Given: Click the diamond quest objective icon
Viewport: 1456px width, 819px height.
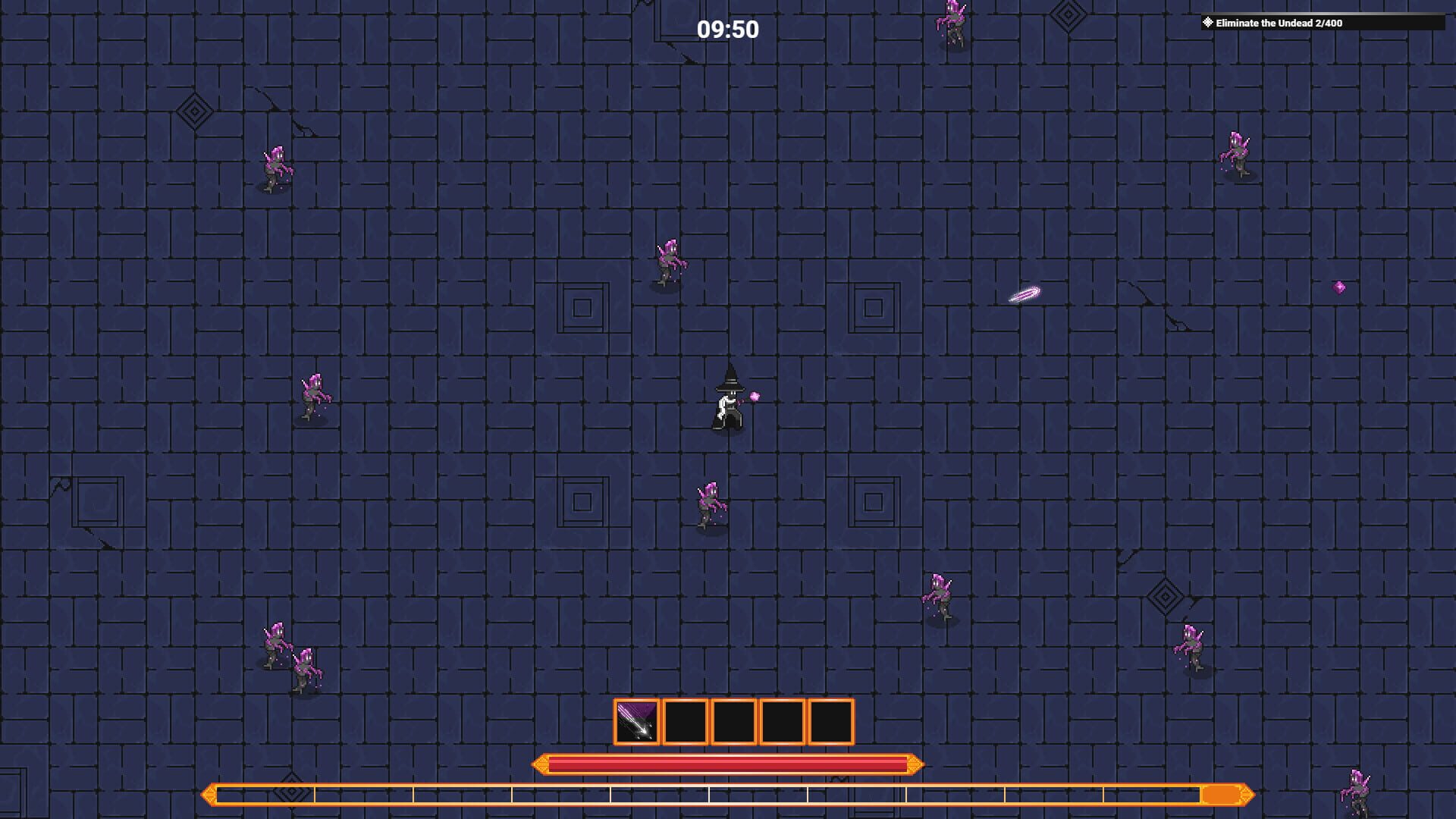Looking at the screenshot, I should coord(1207,22).
